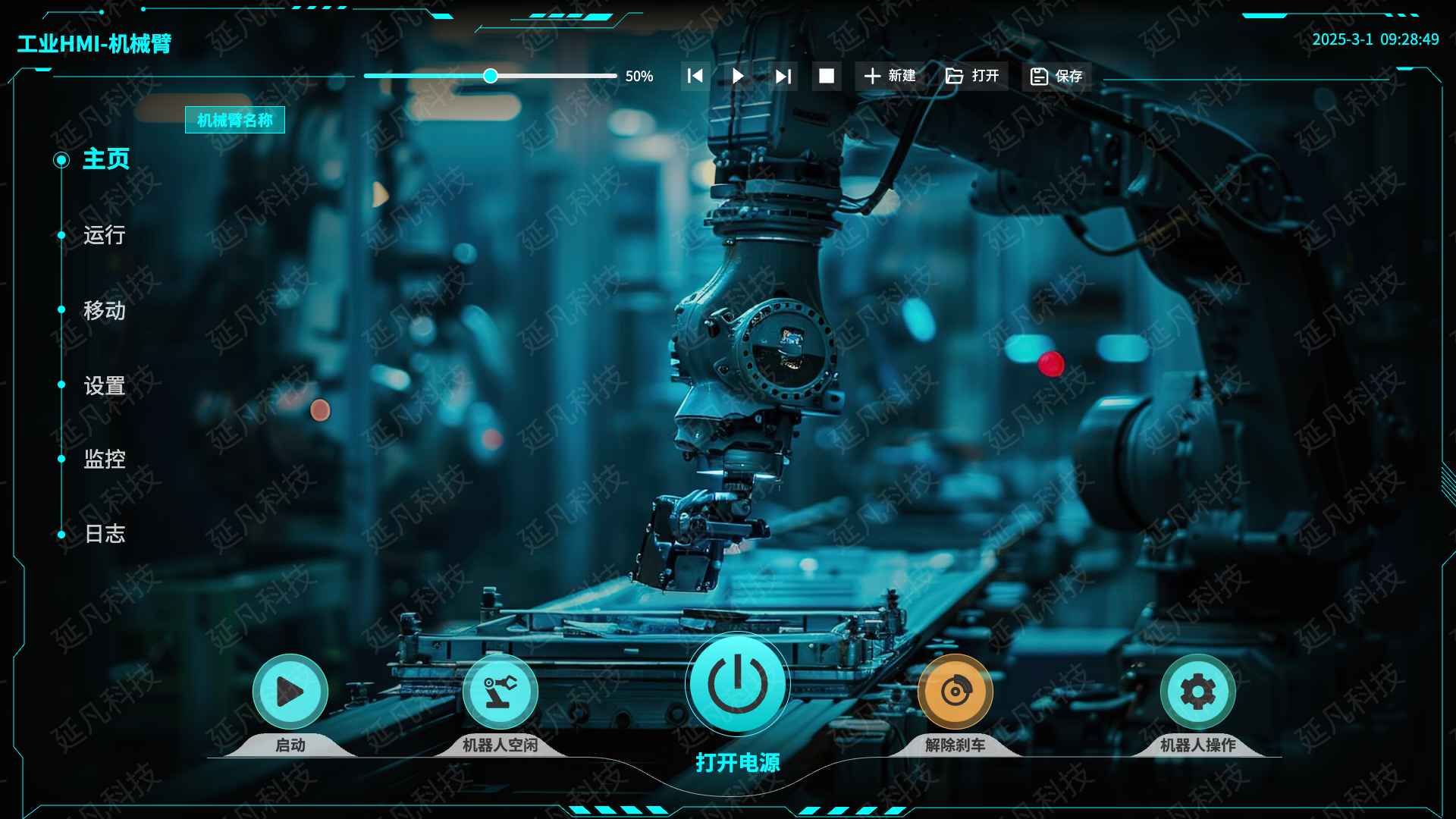This screenshot has height=819, width=1456.
Task: Select the skip-to-end icon
Action: [783, 76]
